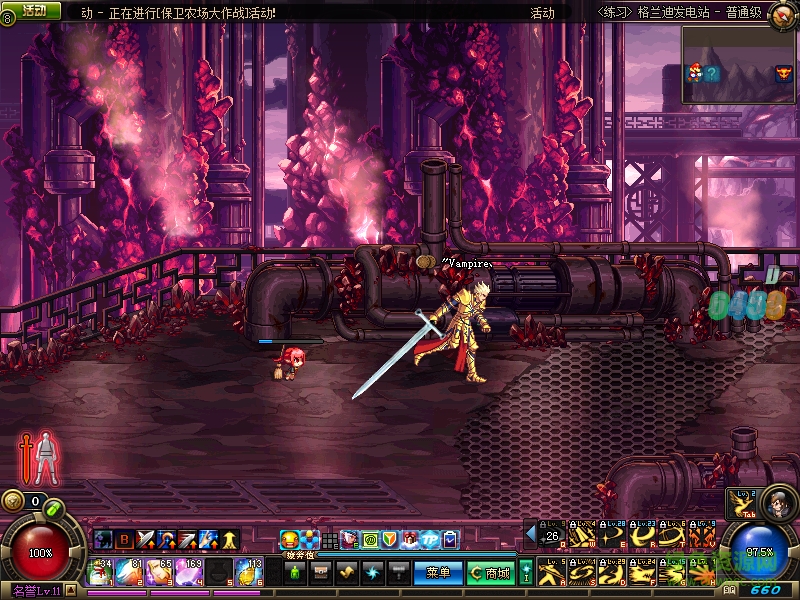The width and height of the screenshot is (800, 600).
Task: Open the TP icon
Action: 433,540
